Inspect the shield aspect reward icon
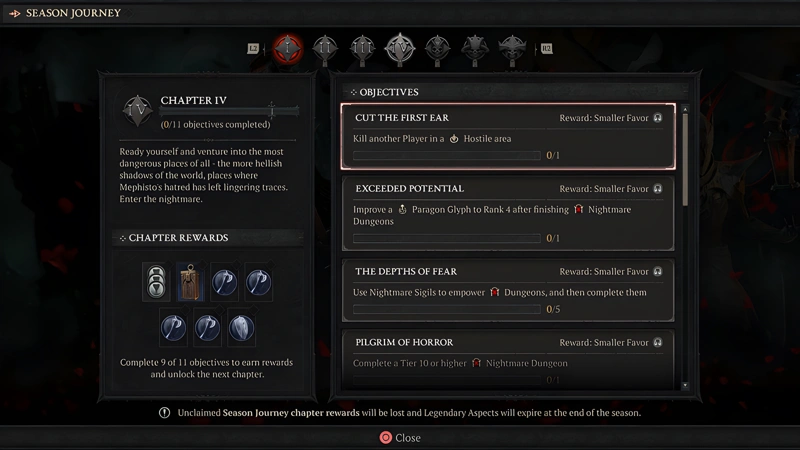This screenshot has width=800, height=450. [241, 326]
